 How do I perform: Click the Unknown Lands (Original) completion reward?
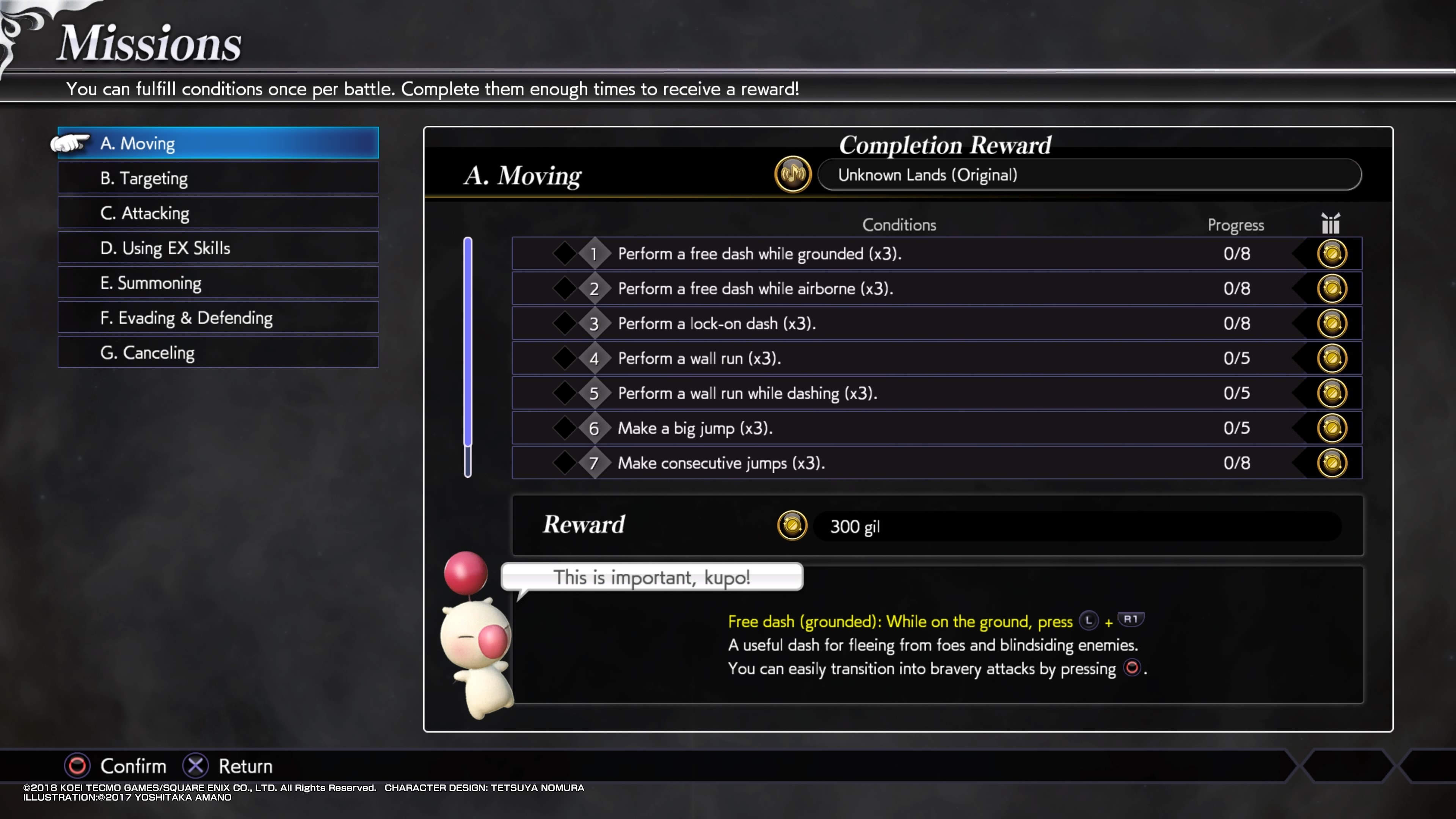(1089, 175)
